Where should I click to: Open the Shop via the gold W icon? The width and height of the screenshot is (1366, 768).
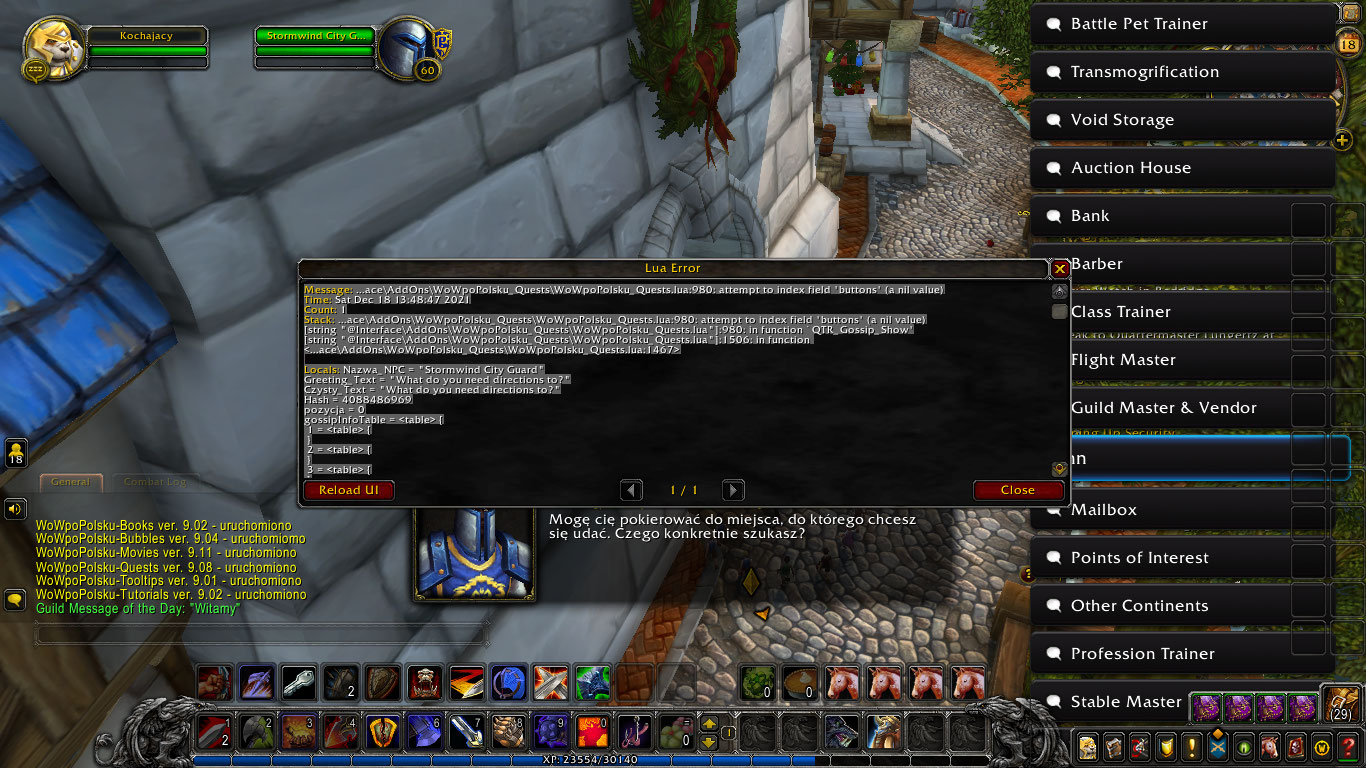click(1322, 747)
